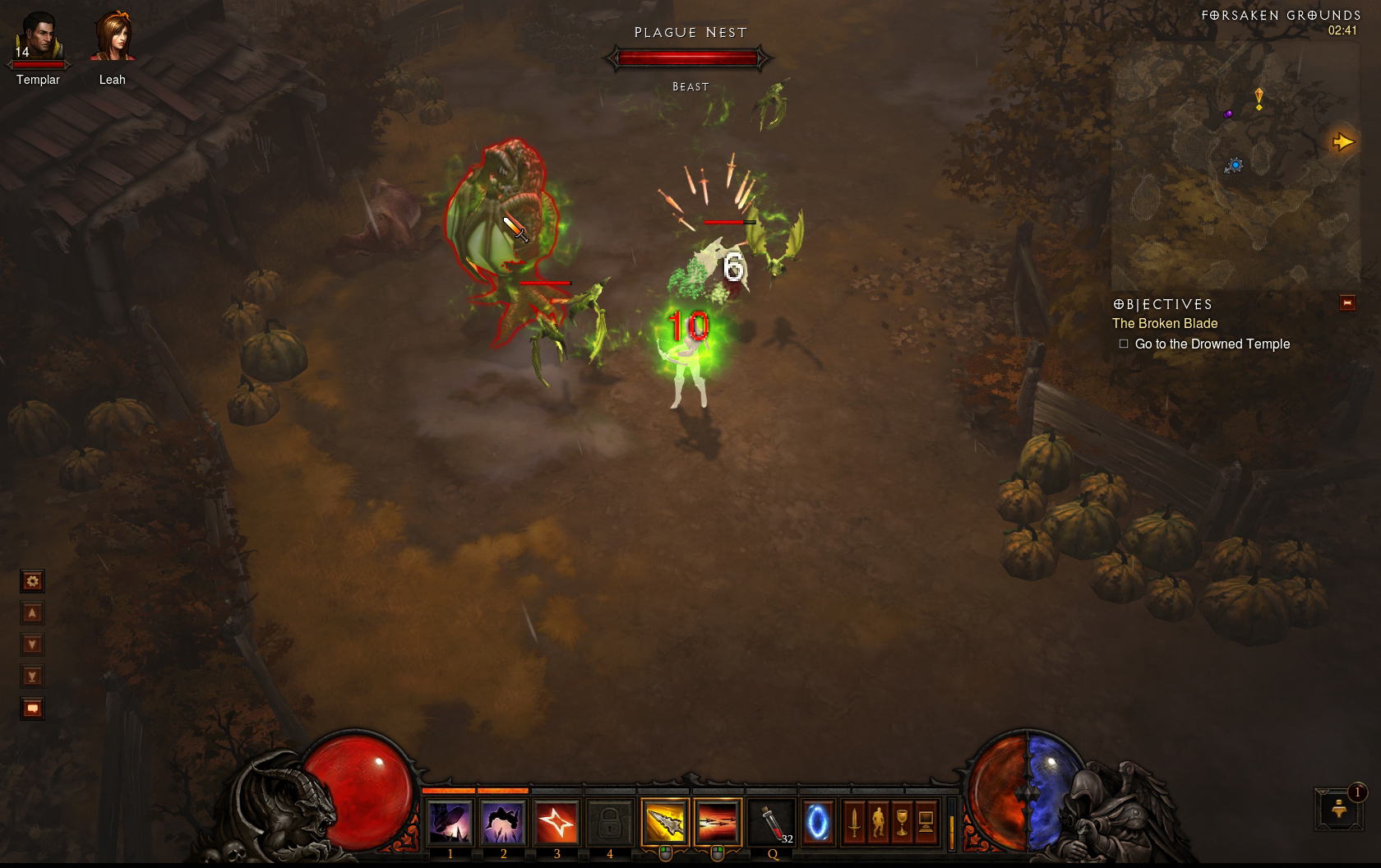Drink the health potion
Screen dimensions: 1381x868
[772, 822]
